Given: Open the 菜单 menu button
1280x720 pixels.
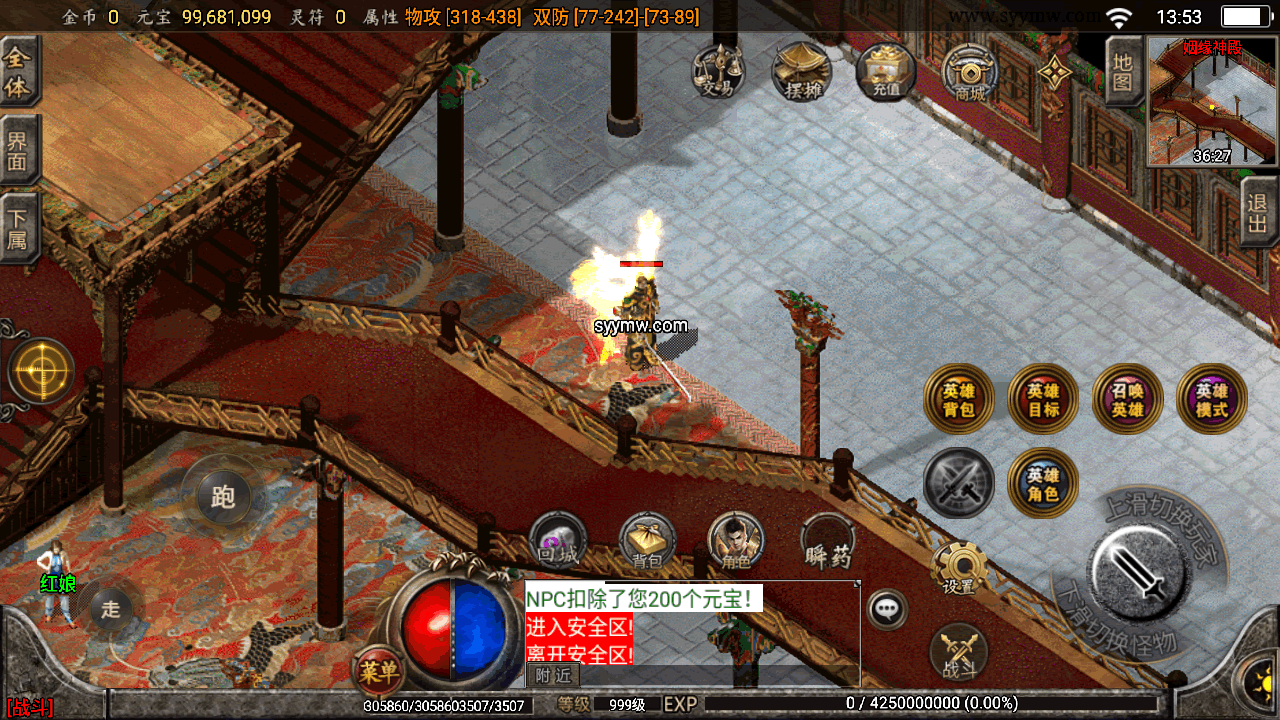Looking at the screenshot, I should (380, 670).
